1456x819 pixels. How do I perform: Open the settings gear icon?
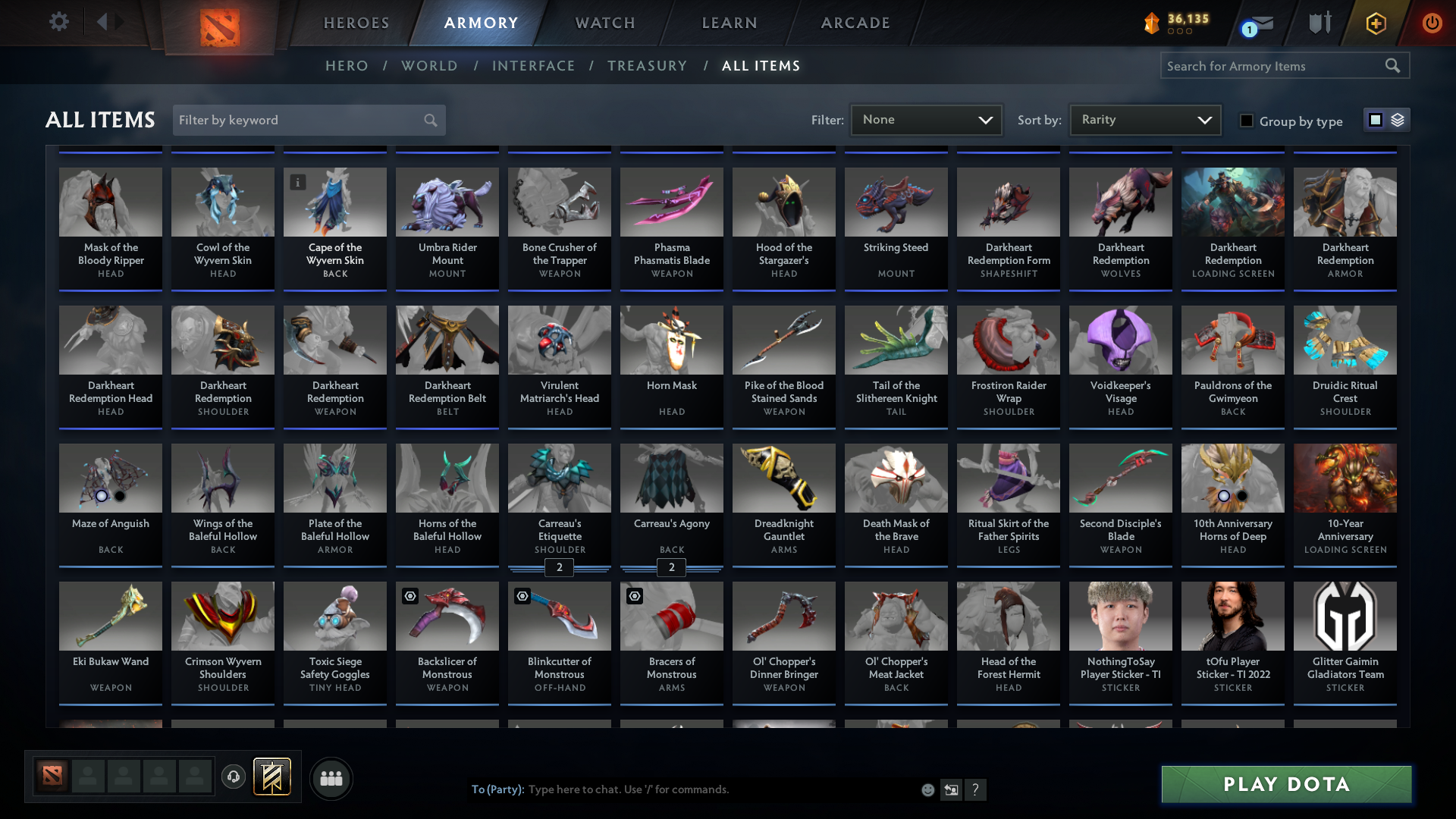[x=58, y=22]
